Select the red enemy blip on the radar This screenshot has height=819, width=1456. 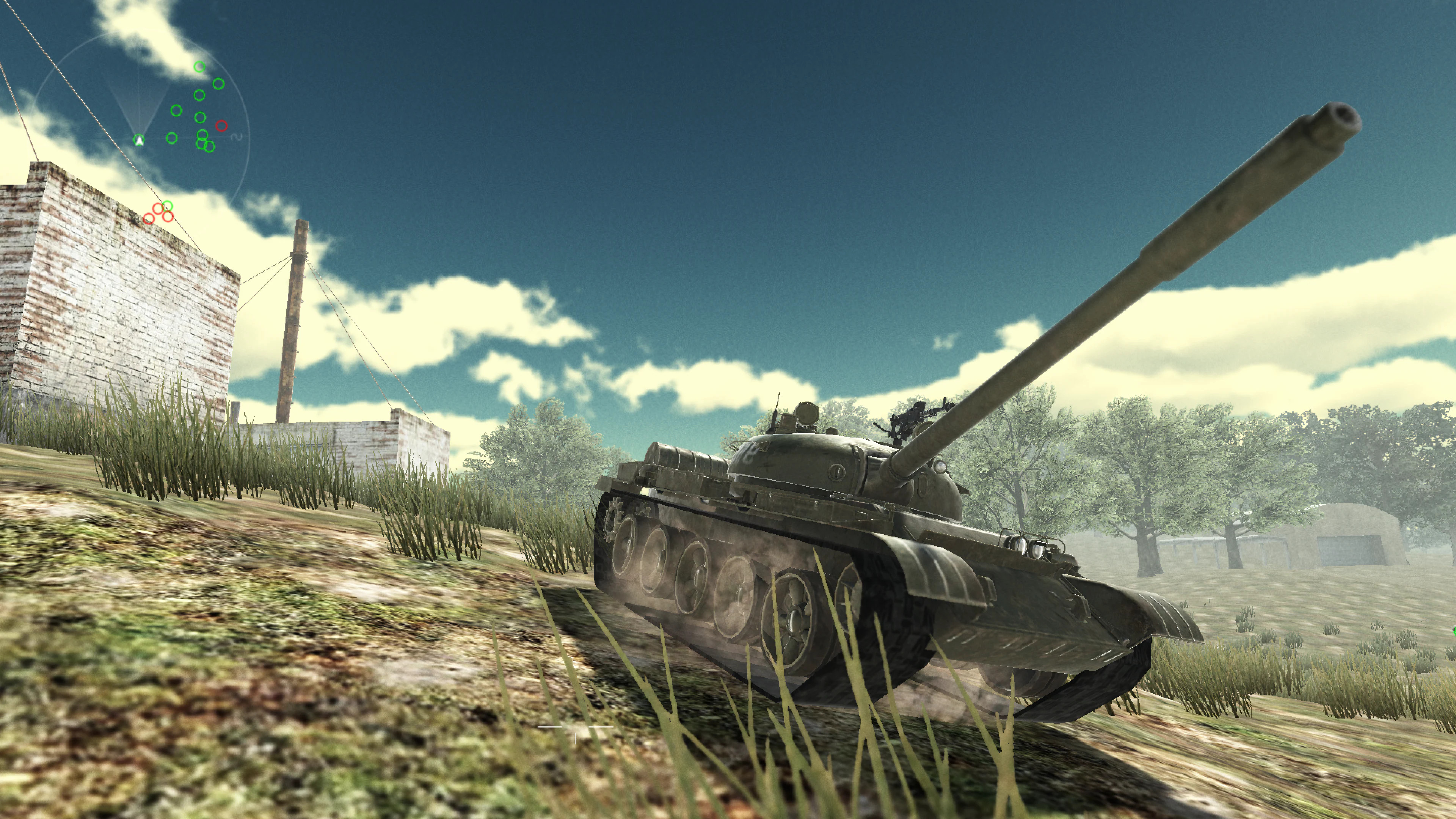point(221,126)
